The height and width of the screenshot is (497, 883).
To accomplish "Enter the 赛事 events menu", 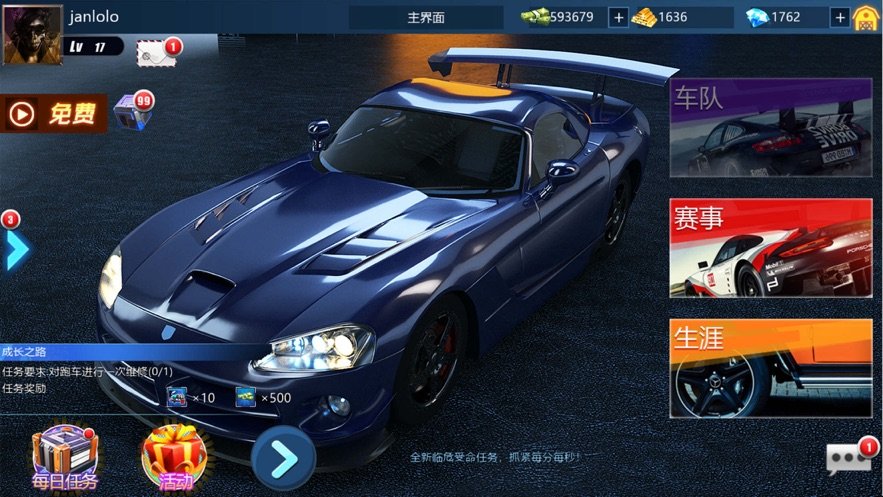I will [770, 248].
